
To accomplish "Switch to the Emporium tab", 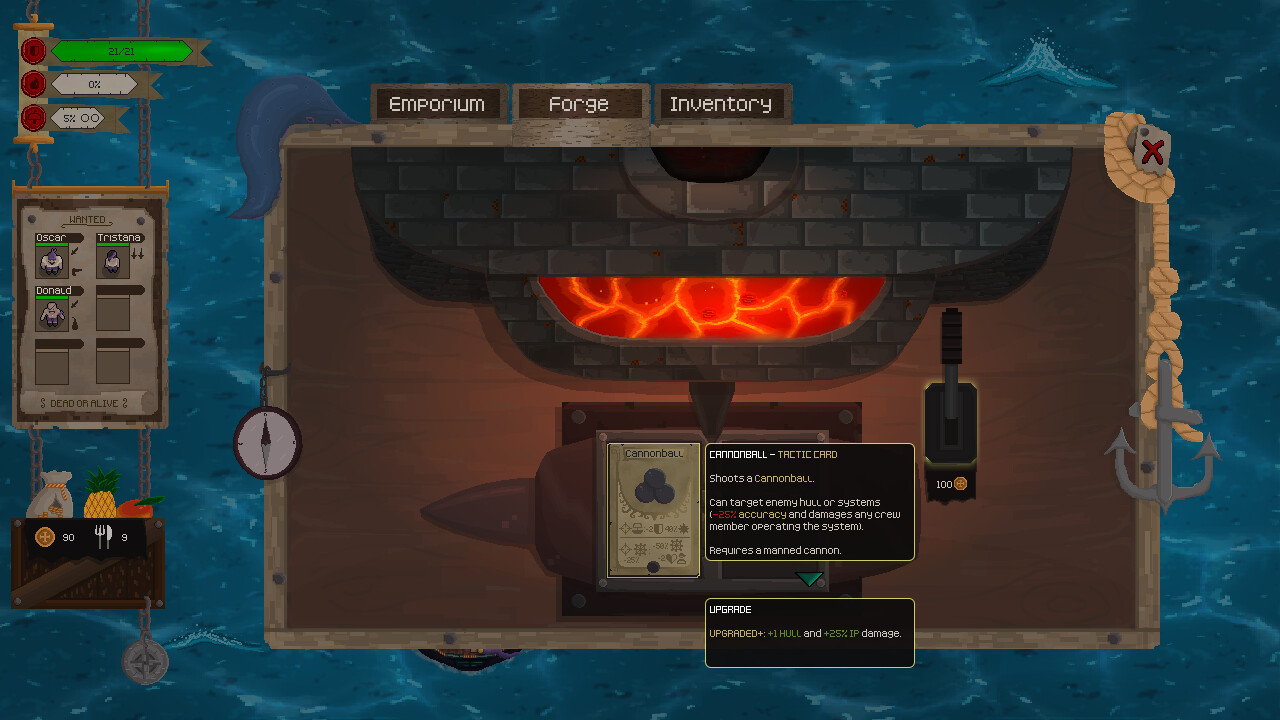I will point(438,103).
